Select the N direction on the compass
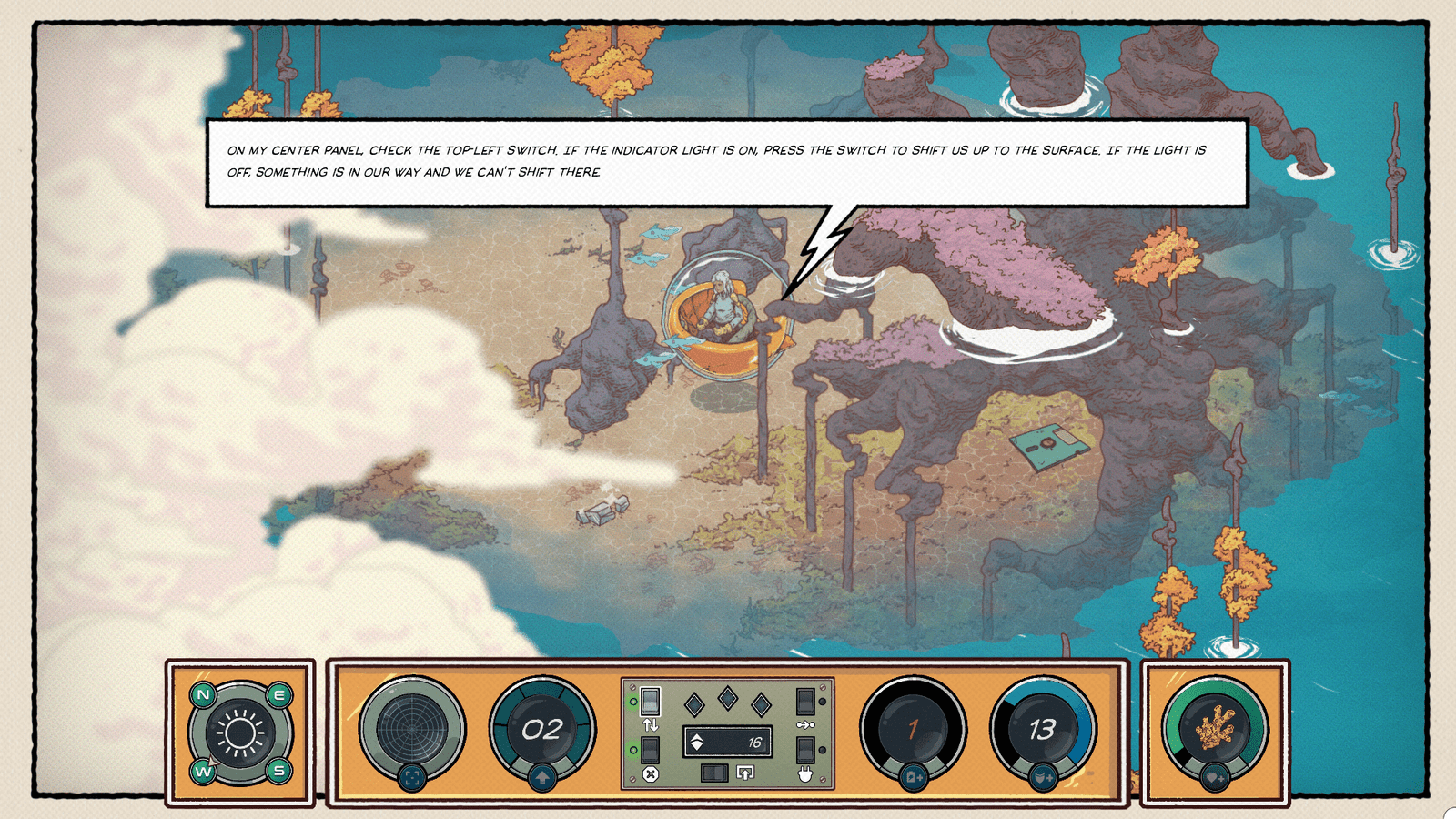Screen dimensions: 1456x819 [x=203, y=695]
